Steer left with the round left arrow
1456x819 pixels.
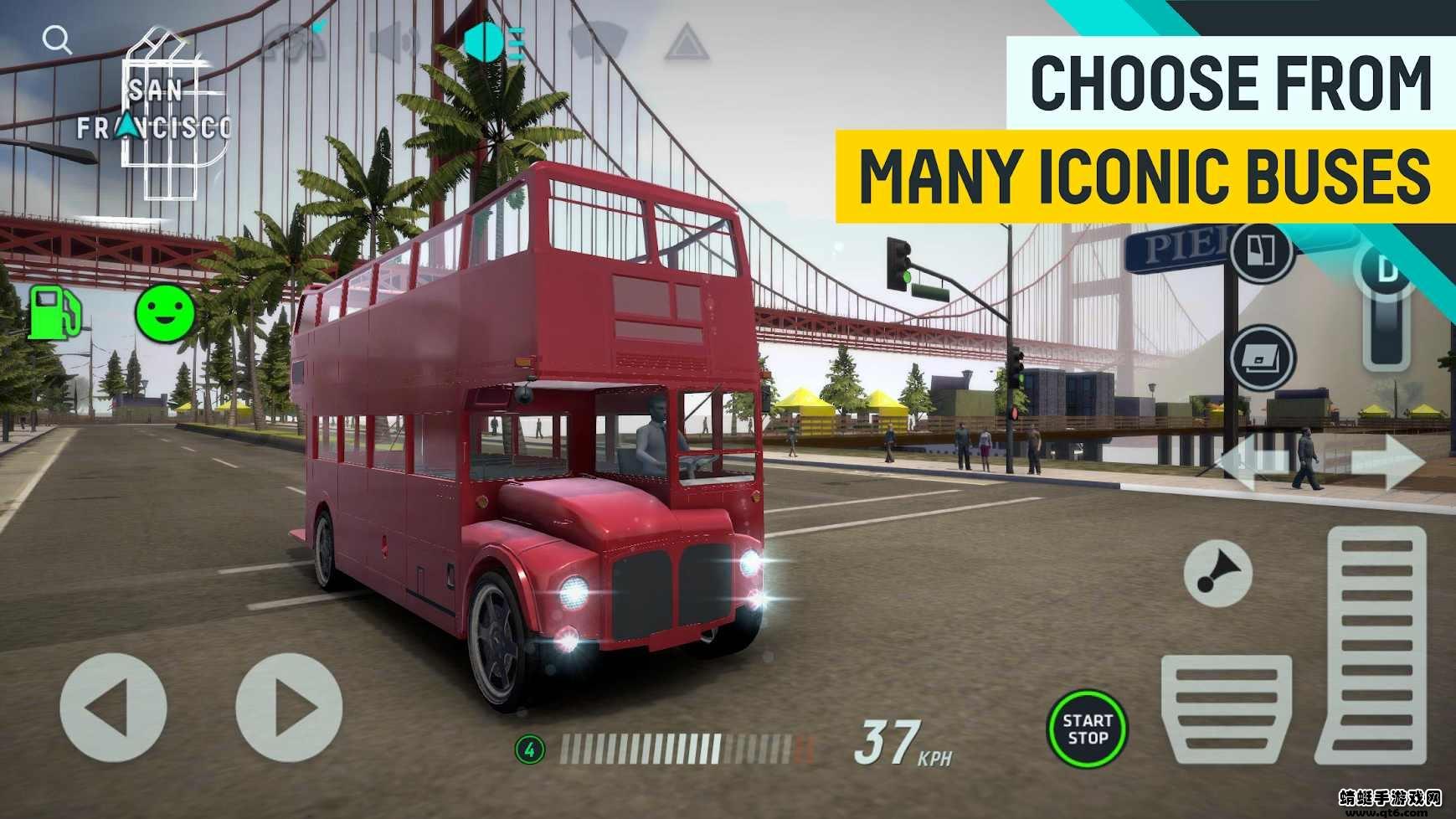pyautogui.click(x=113, y=708)
